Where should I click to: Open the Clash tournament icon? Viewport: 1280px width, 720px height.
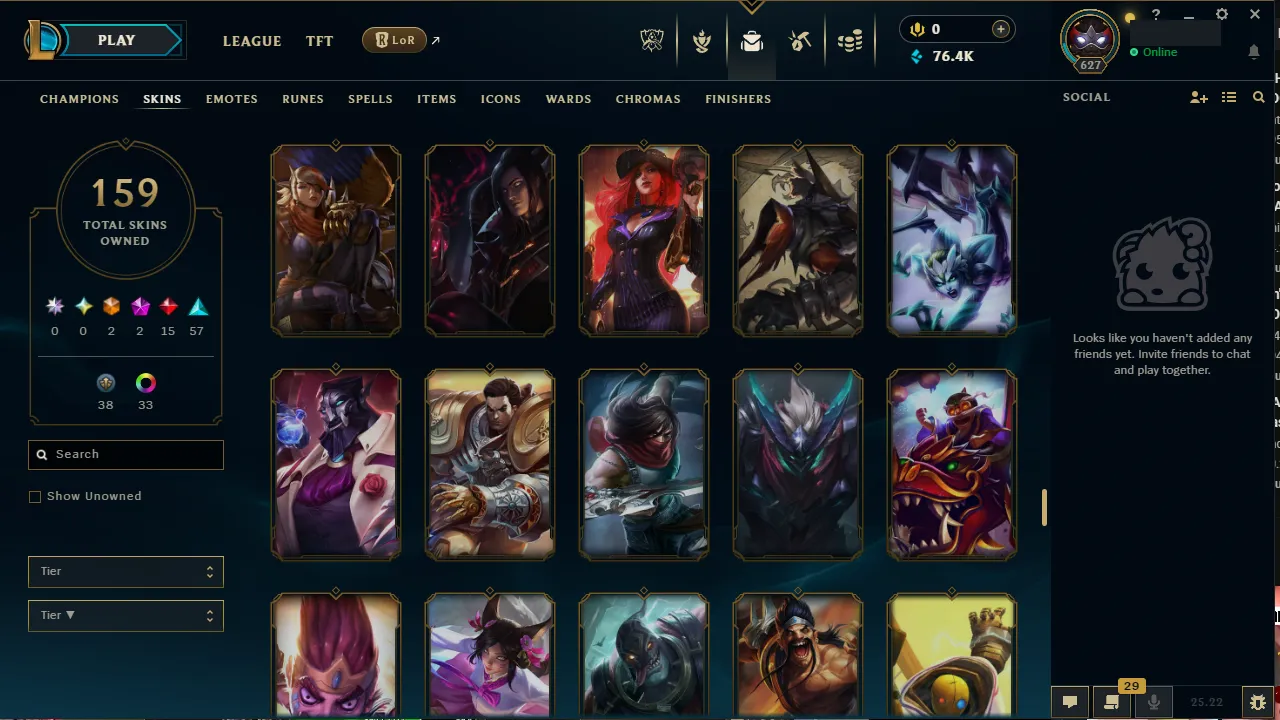coord(702,41)
